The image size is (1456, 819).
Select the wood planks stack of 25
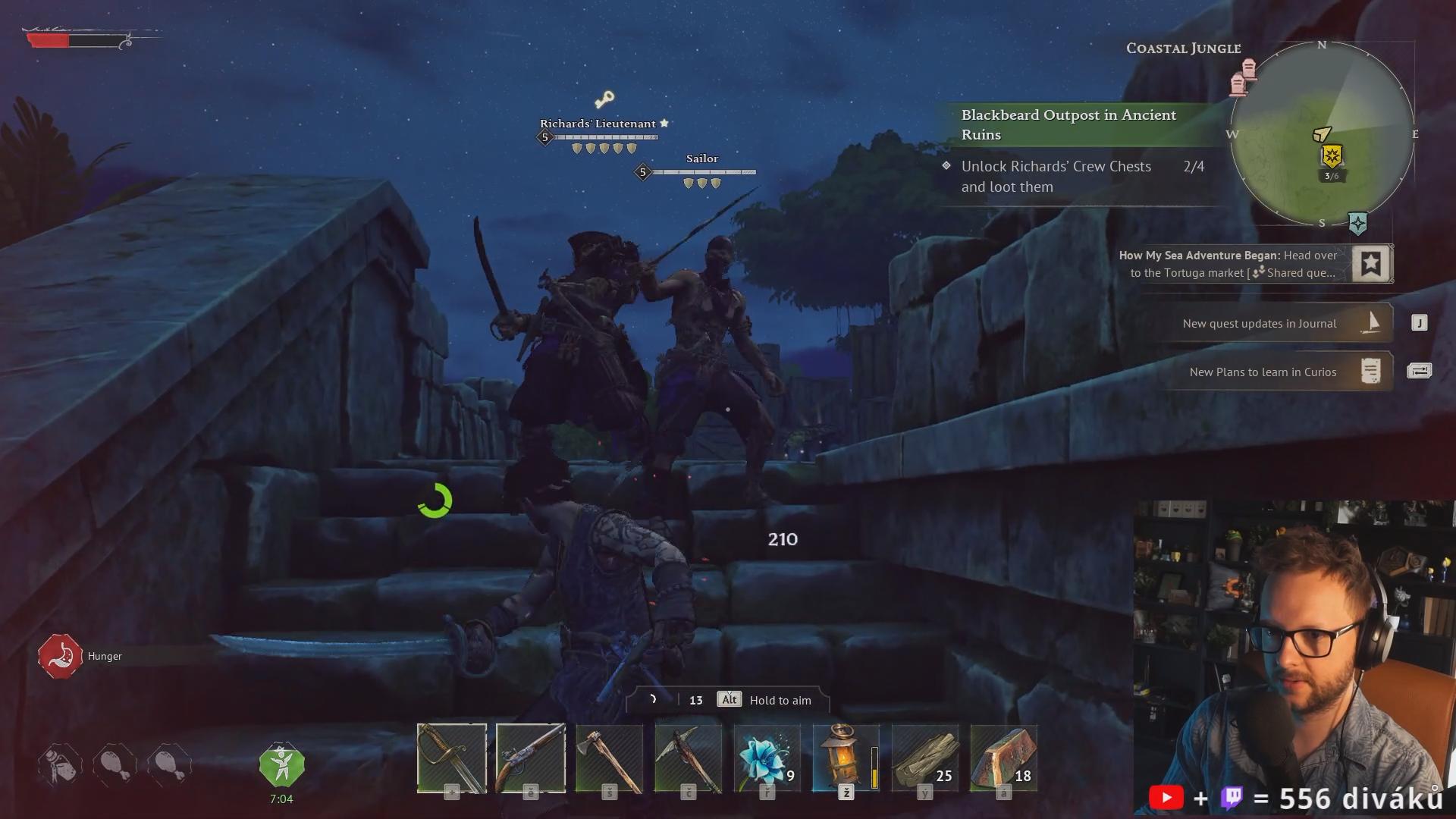pos(925,758)
